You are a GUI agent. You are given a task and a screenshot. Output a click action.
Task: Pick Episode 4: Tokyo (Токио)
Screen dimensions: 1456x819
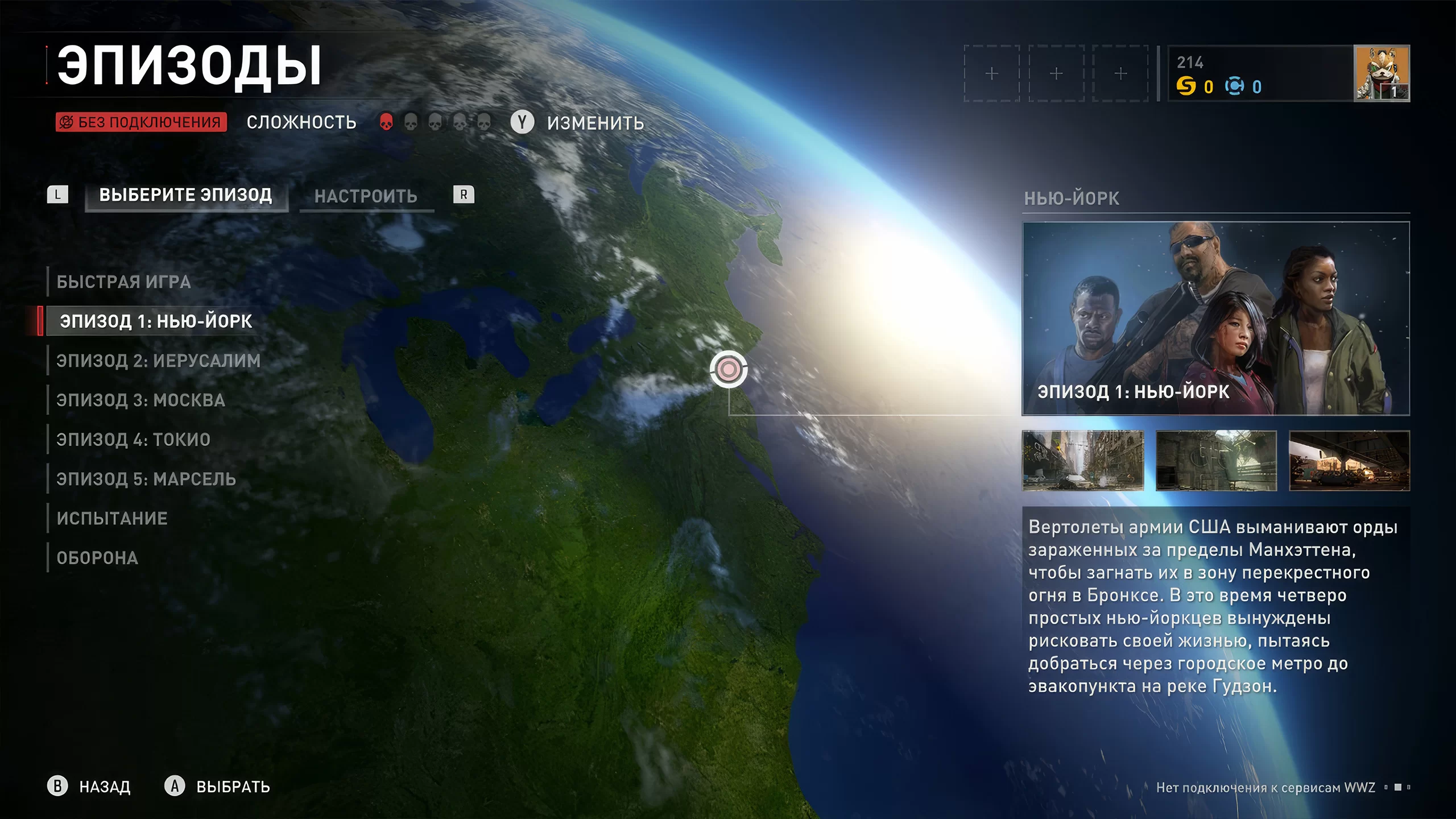133,440
